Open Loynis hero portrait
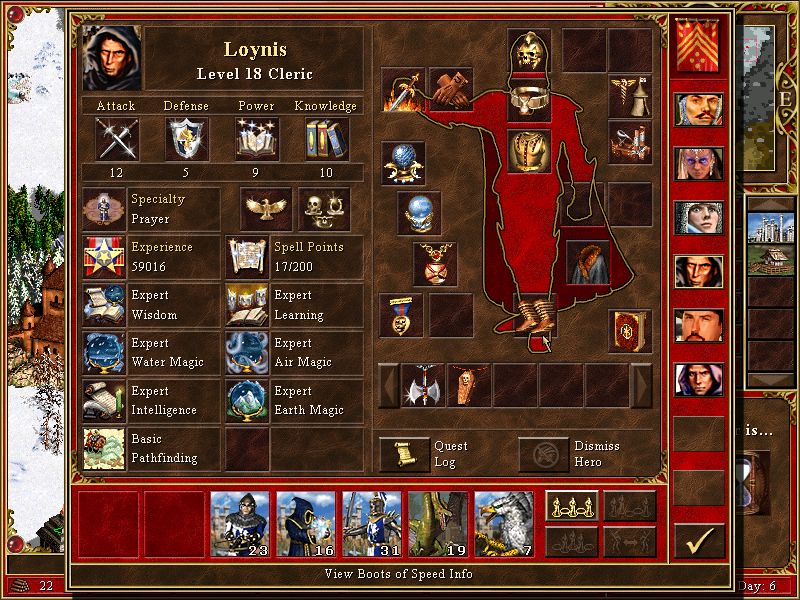This screenshot has height=600, width=800. (x=113, y=58)
